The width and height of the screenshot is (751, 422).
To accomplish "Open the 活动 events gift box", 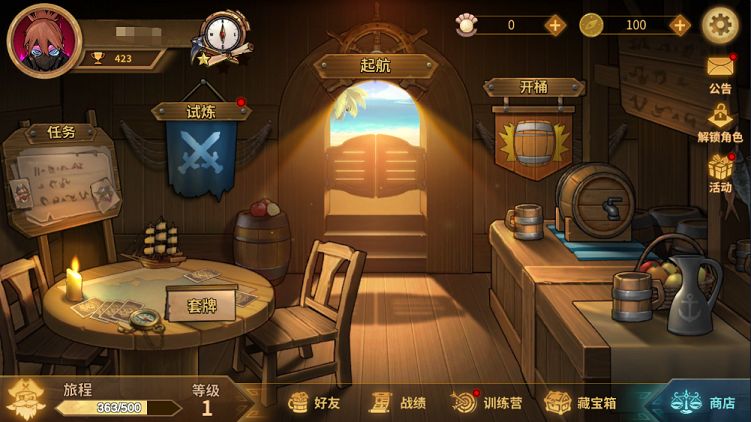I will tap(720, 172).
